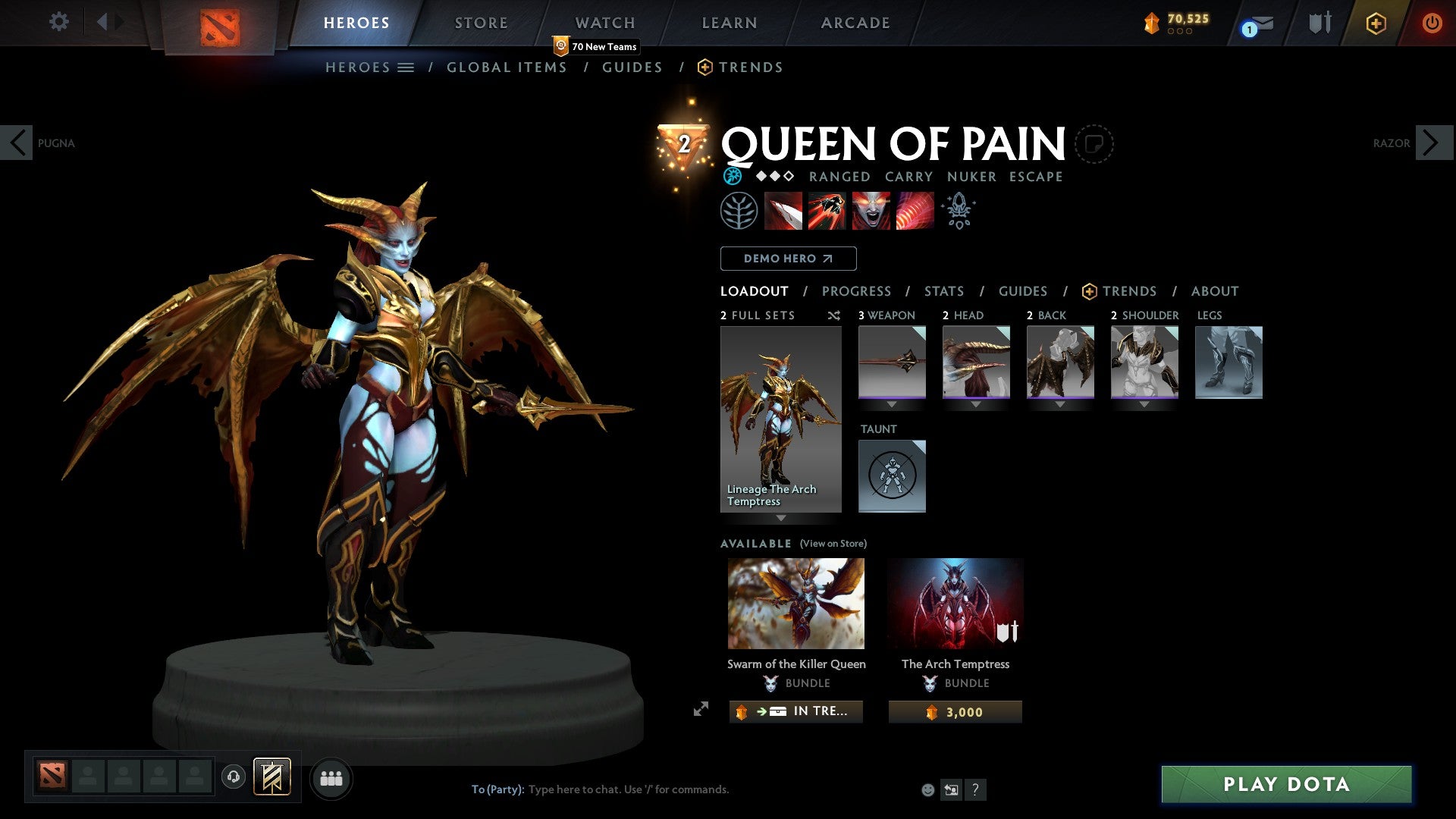Open the Heroes hamburger list menu

click(407, 67)
